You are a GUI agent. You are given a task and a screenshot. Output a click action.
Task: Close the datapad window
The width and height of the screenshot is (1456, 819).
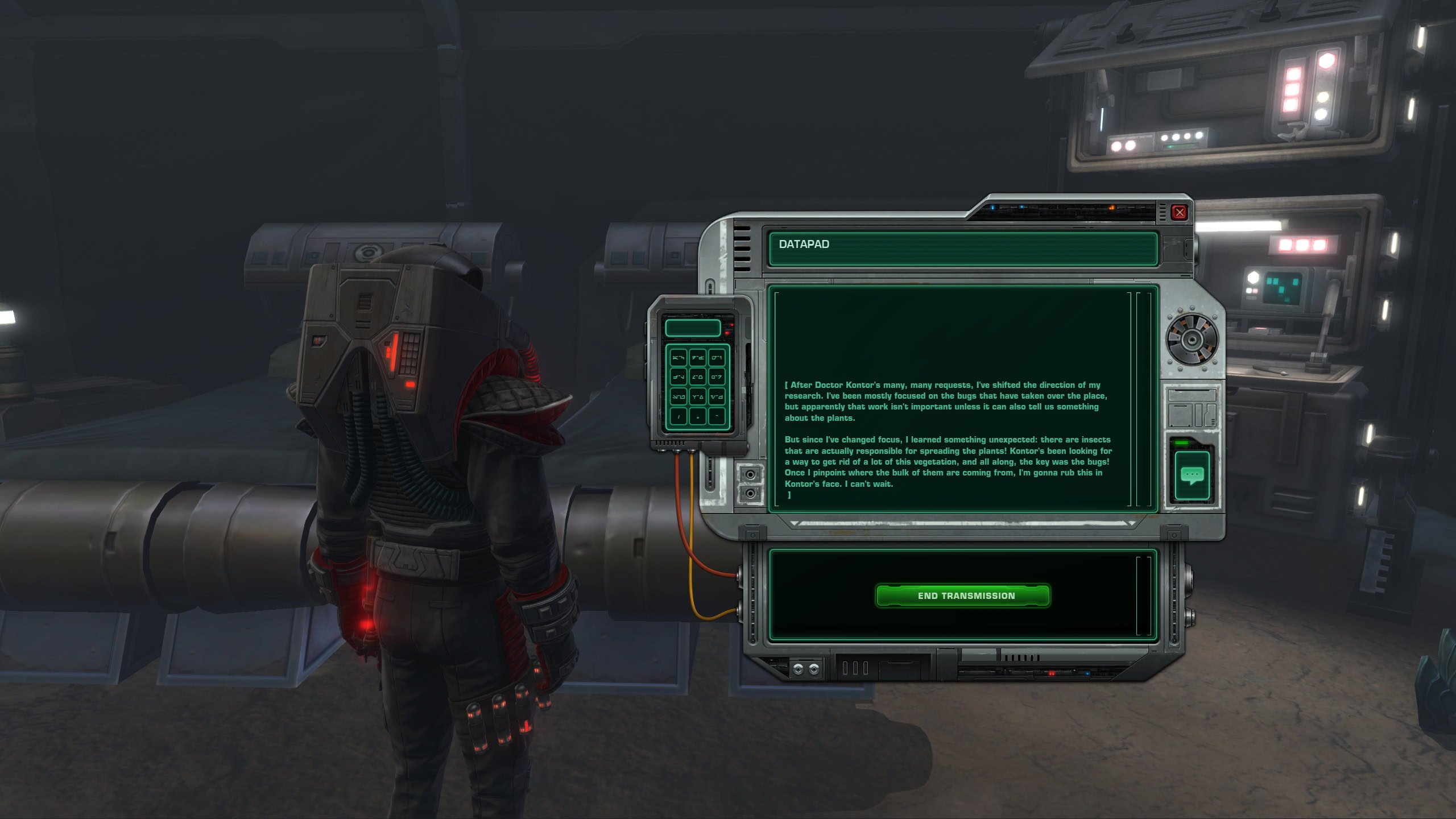(1180, 212)
